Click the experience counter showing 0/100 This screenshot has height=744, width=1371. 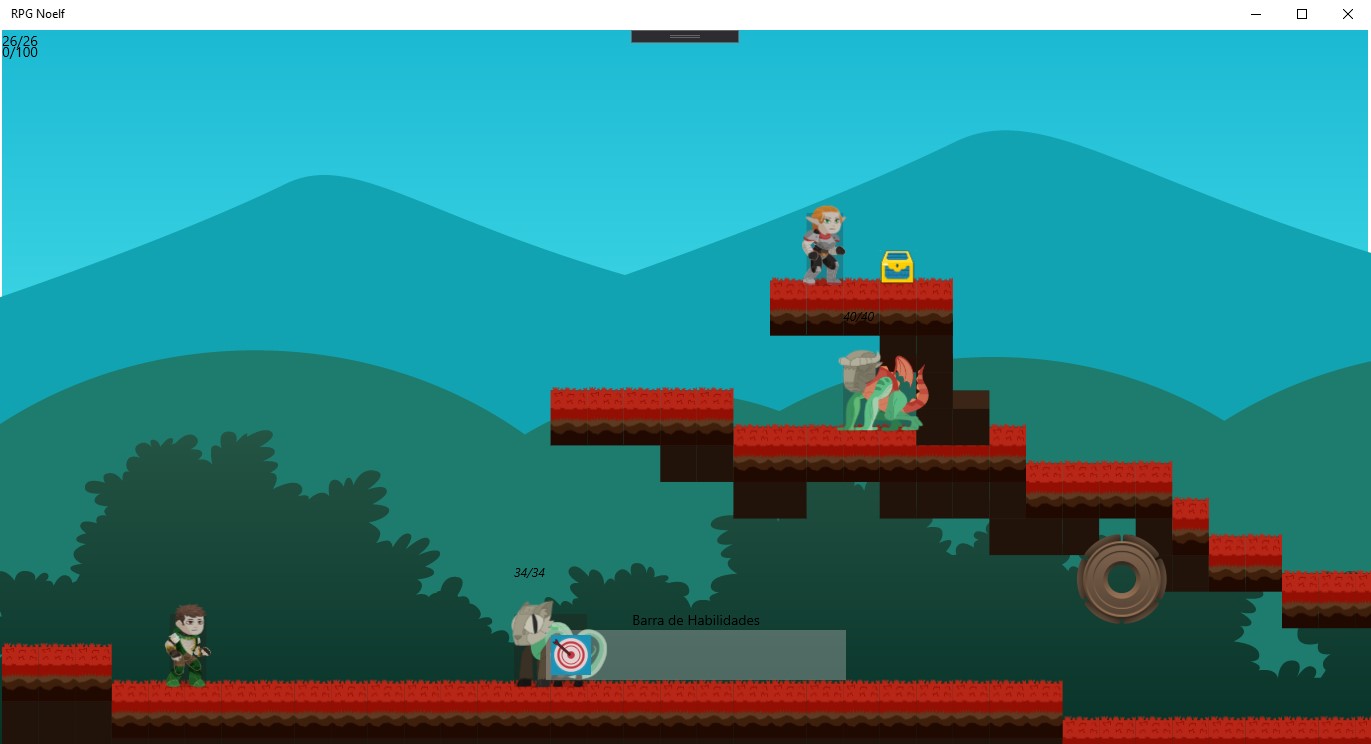[x=20, y=52]
